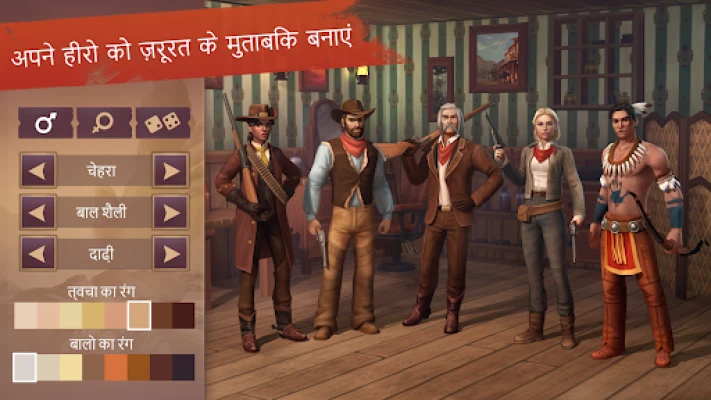This screenshot has width=711, height=400.
Task: Pick the lightest skin color swatch
Action: 26,316
